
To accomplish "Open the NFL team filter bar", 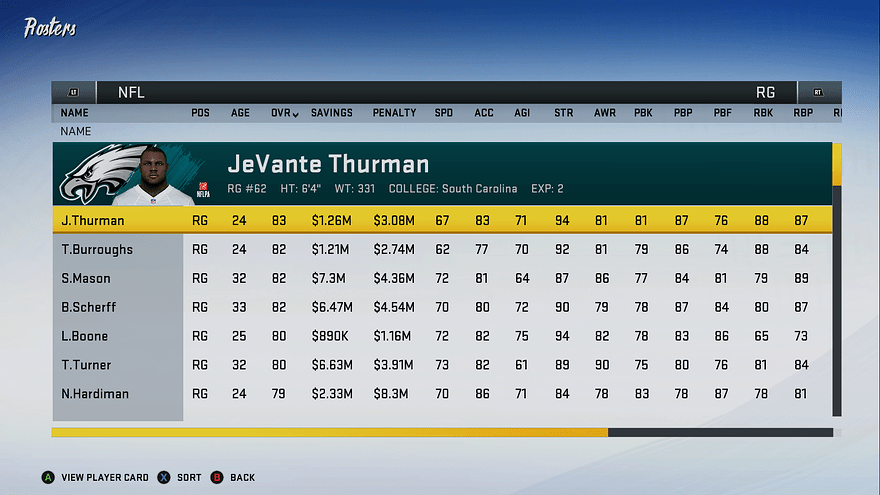I will click(131, 92).
